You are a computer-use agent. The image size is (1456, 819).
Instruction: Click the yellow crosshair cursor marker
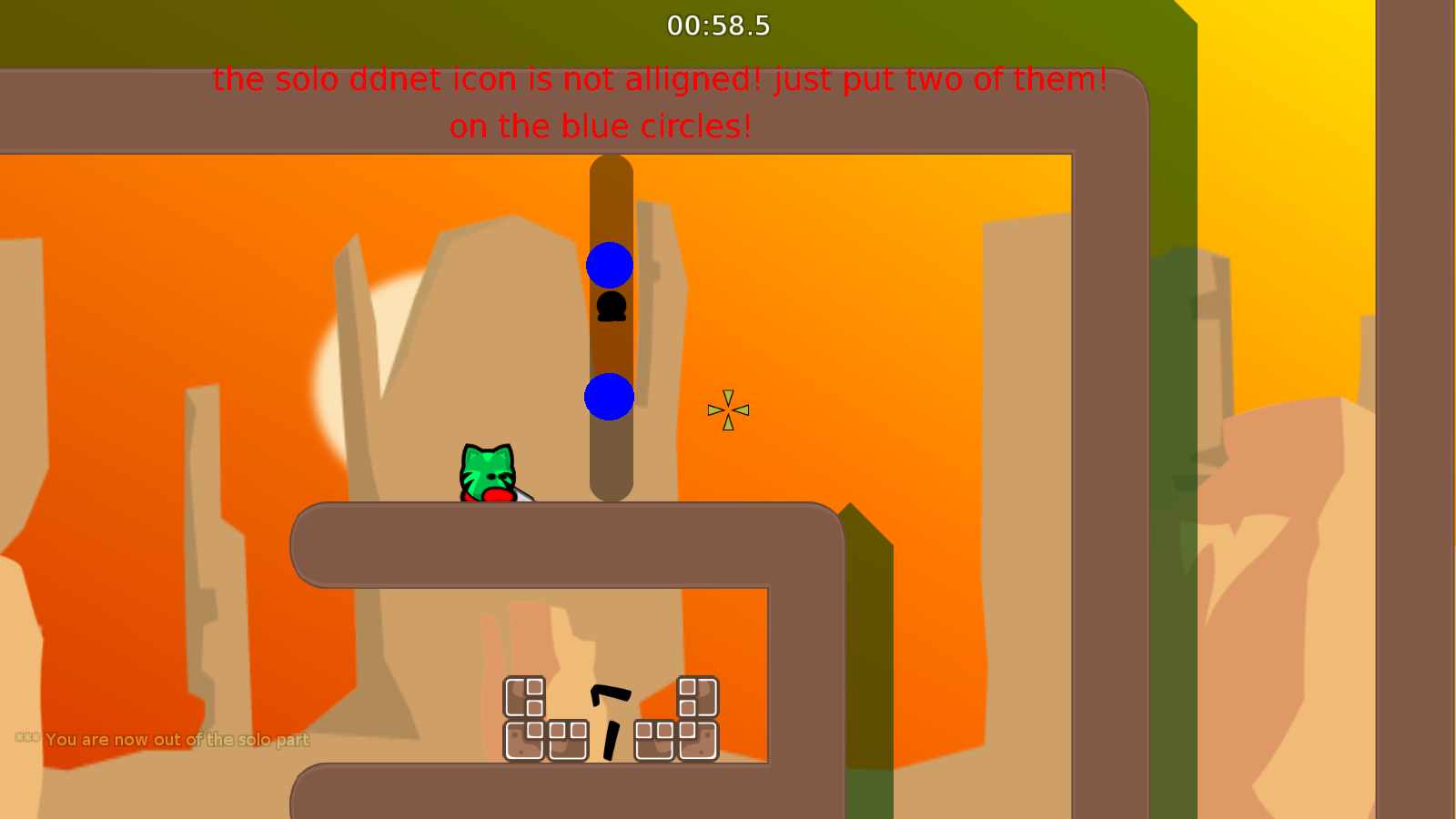(x=727, y=409)
